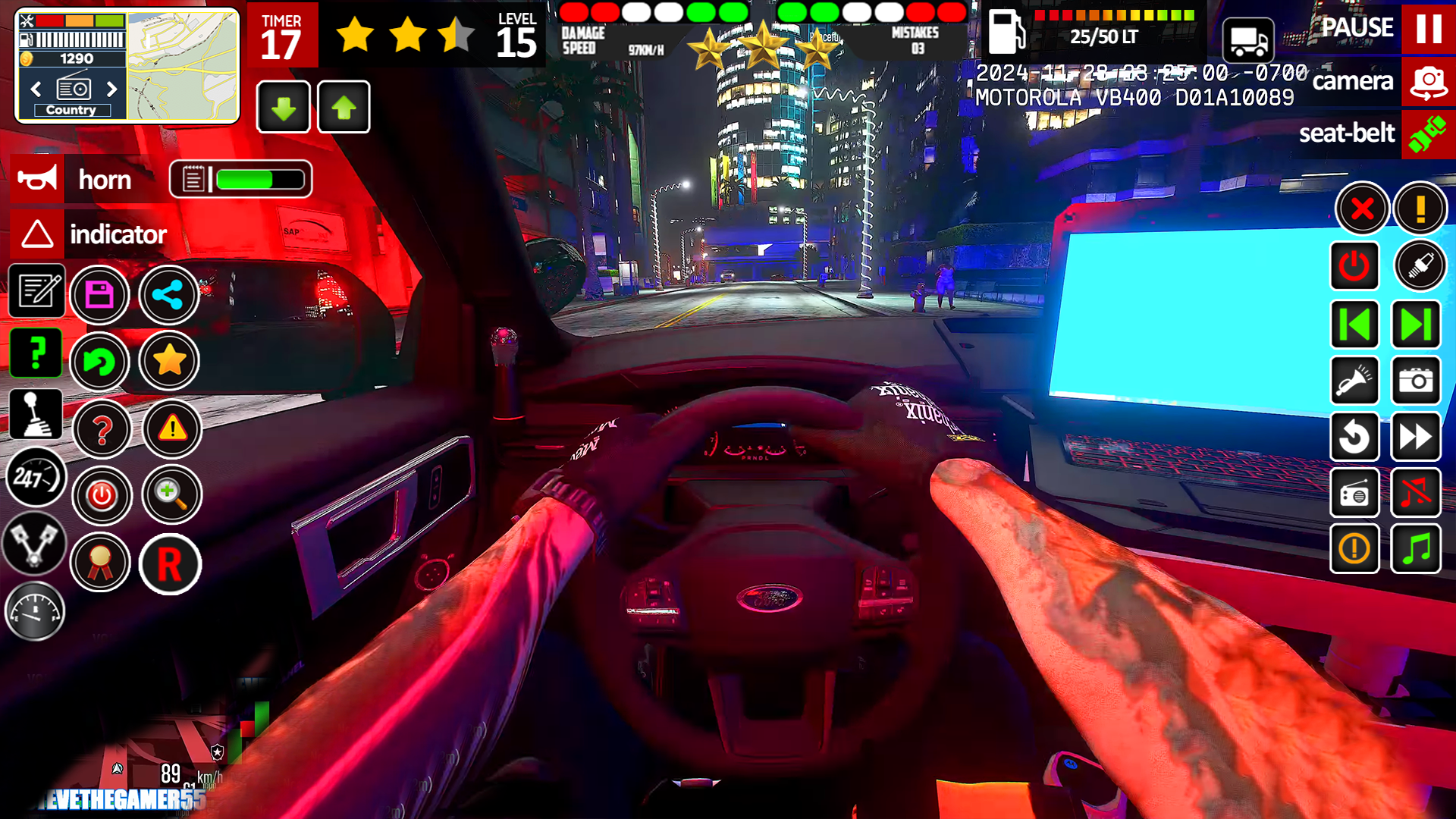
Task: Open the speedometer 247 icon
Action: pos(36,476)
